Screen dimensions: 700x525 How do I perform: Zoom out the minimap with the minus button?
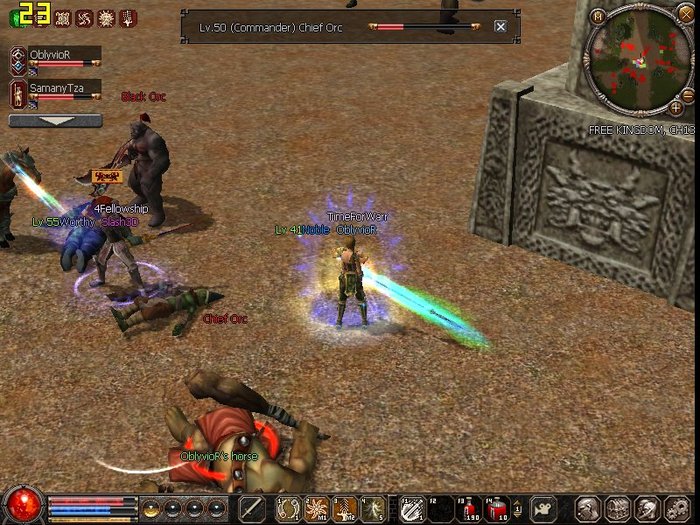pyautogui.click(x=688, y=94)
